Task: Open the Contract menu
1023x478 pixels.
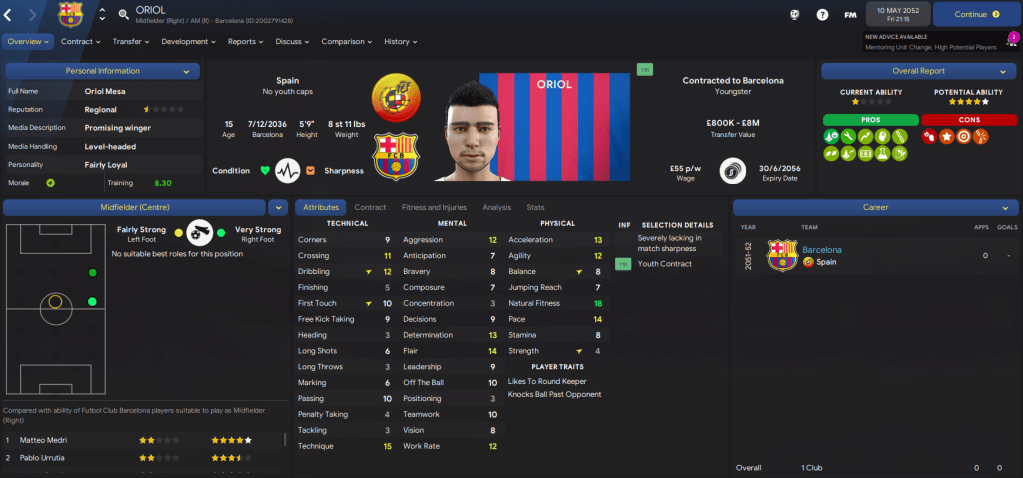Action: click(x=80, y=42)
